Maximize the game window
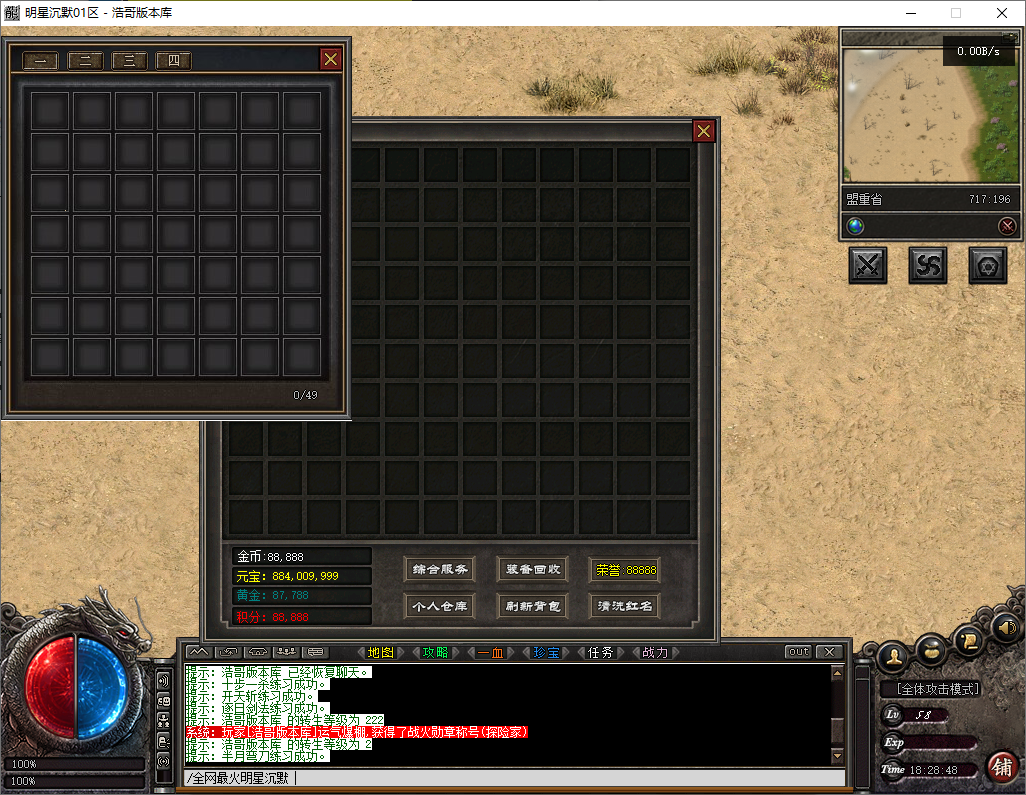 click(x=955, y=13)
